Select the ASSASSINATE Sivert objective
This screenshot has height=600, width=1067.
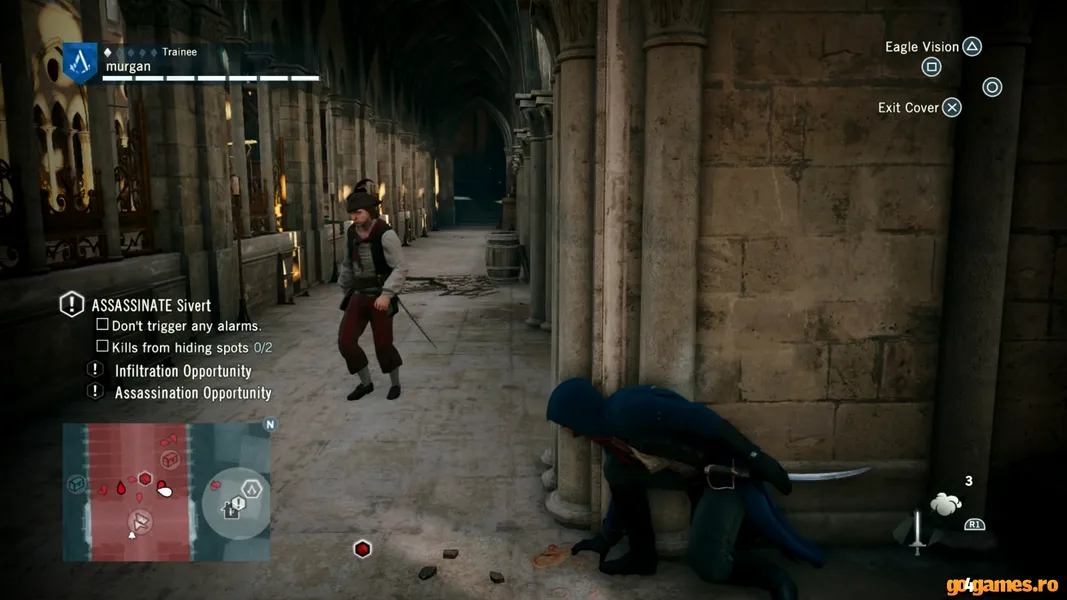(150, 305)
